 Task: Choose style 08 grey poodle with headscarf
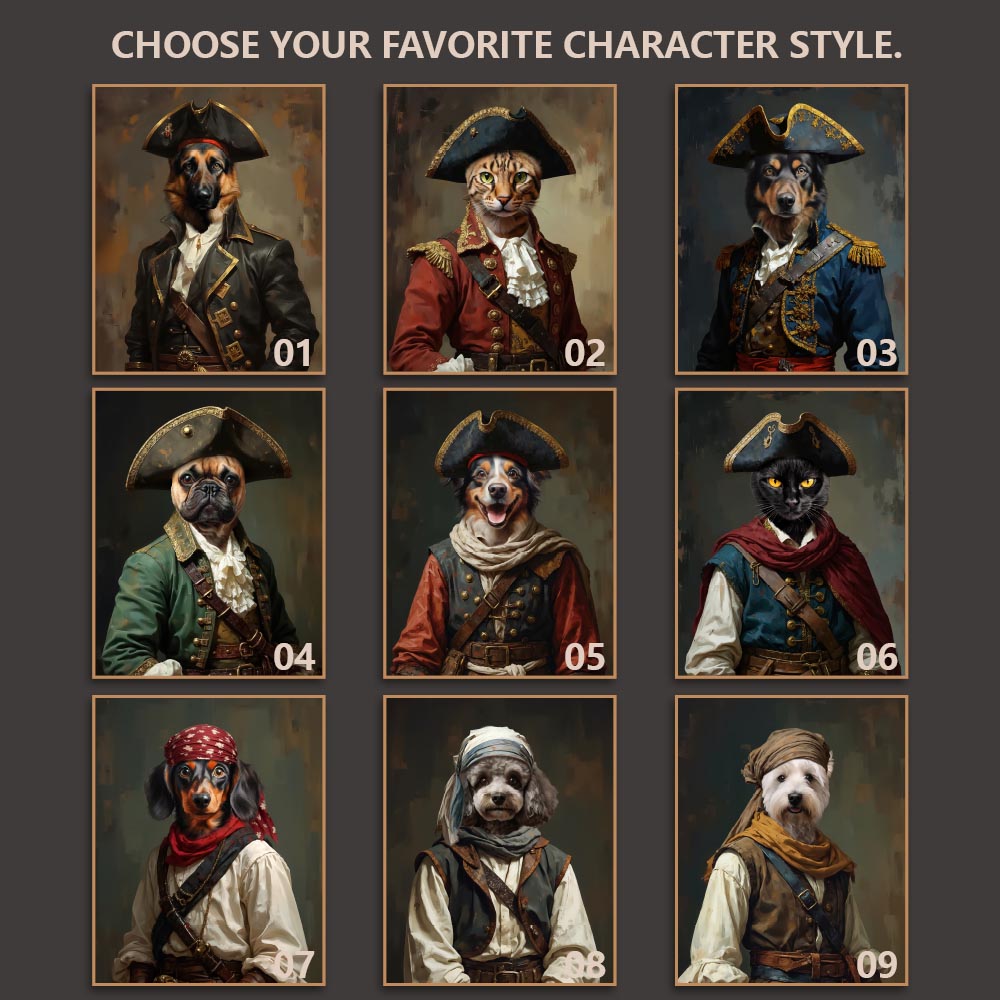point(500,840)
